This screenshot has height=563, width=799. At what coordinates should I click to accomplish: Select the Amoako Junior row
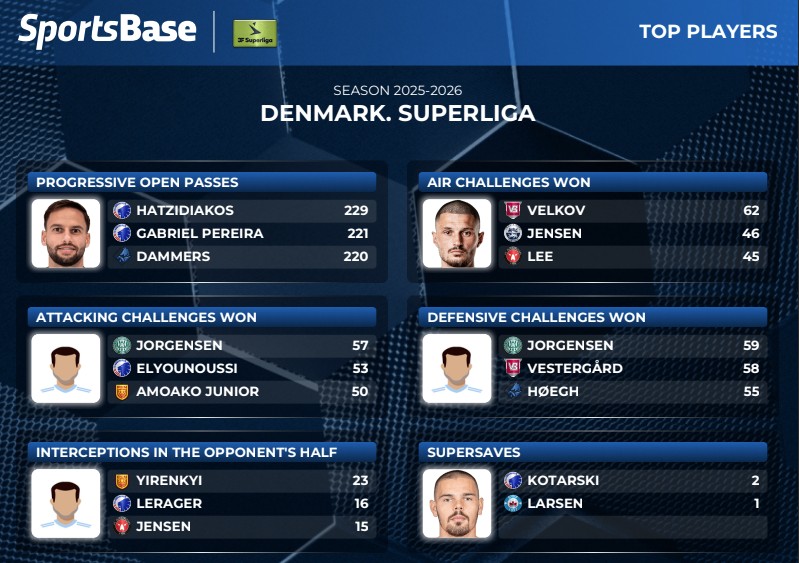click(241, 391)
